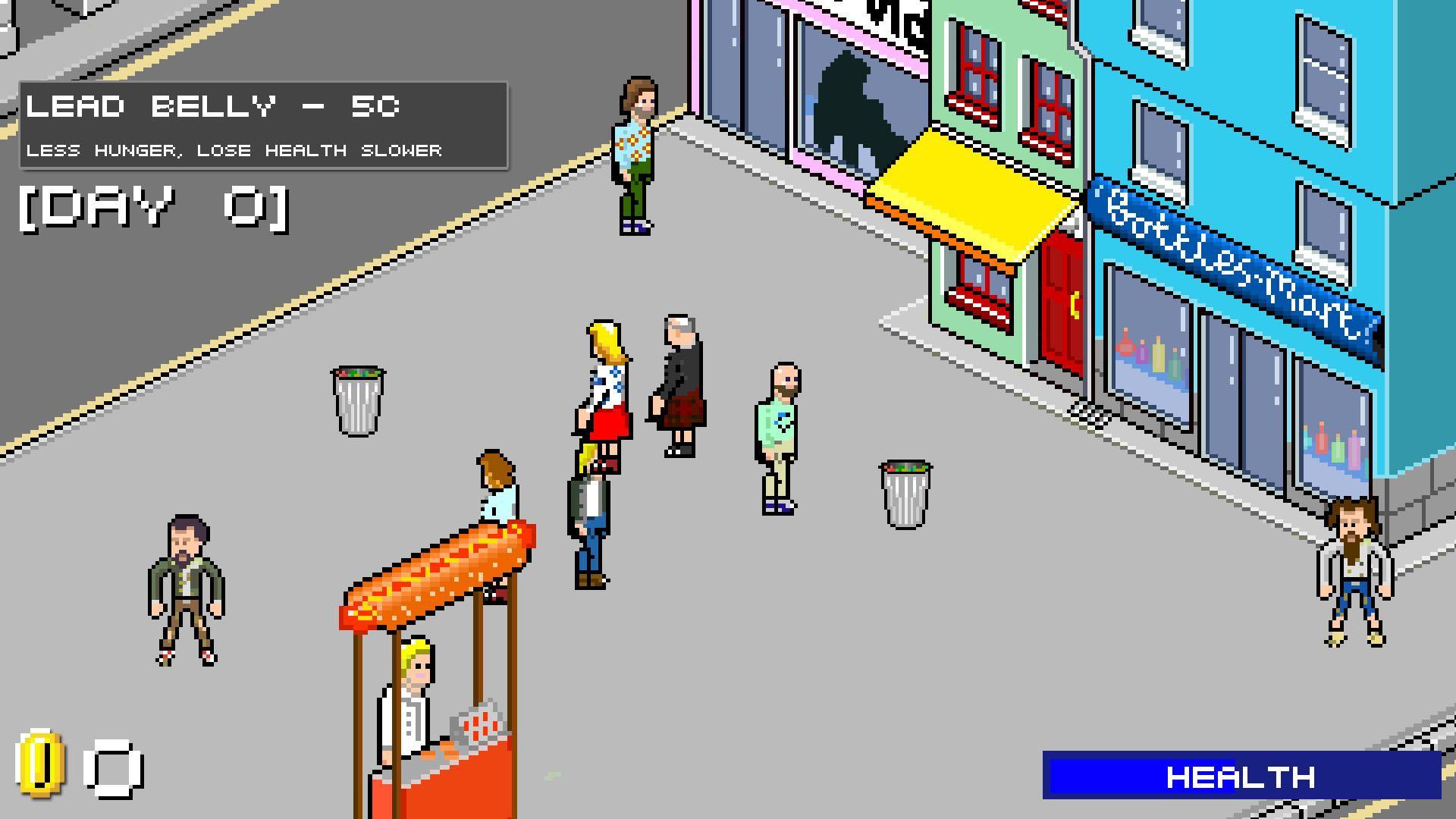This screenshot has width=1456, height=819.
Task: Click the cash register on the hot dog cart
Action: [x=478, y=724]
